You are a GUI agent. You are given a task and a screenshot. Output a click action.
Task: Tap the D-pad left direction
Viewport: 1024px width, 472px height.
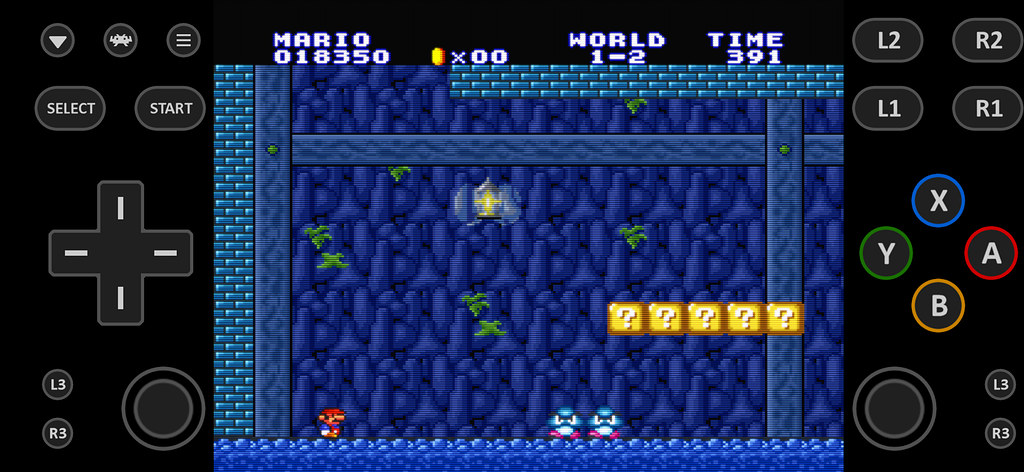76,252
